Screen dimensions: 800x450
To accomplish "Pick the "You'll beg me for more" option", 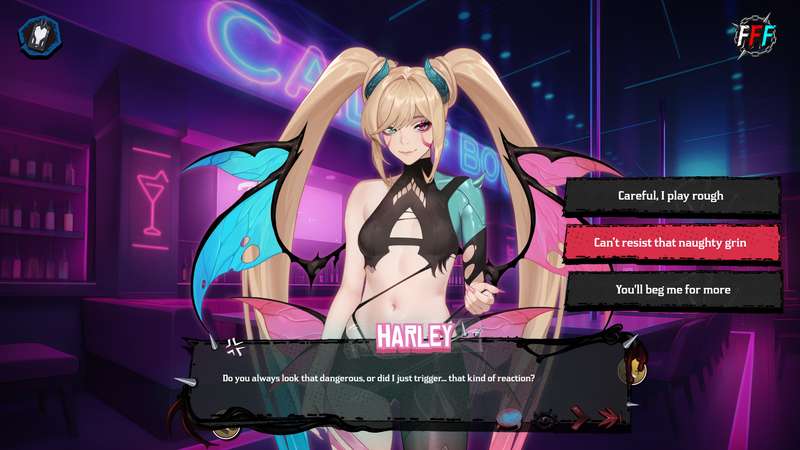I will coord(671,289).
